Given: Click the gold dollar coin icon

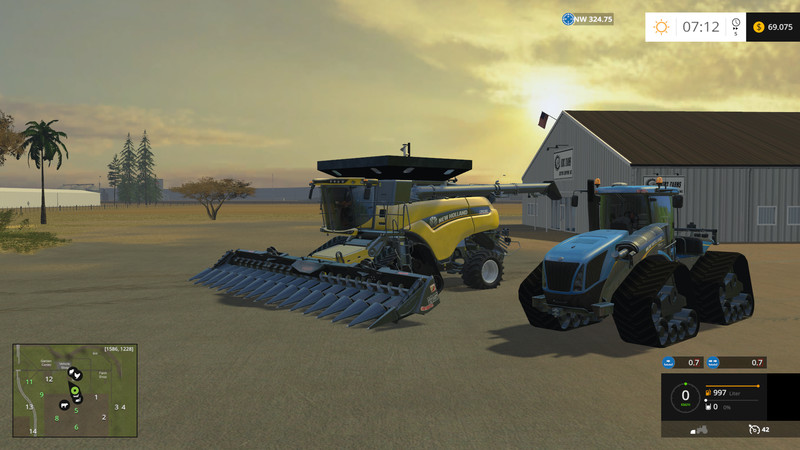Looking at the screenshot, I should [x=759, y=27].
